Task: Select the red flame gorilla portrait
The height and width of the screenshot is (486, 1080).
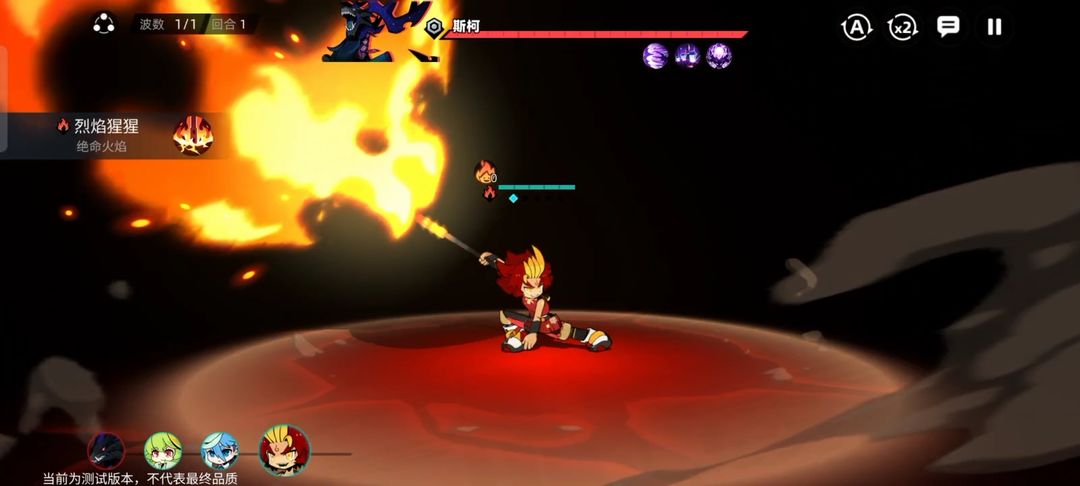Action: (x=285, y=450)
